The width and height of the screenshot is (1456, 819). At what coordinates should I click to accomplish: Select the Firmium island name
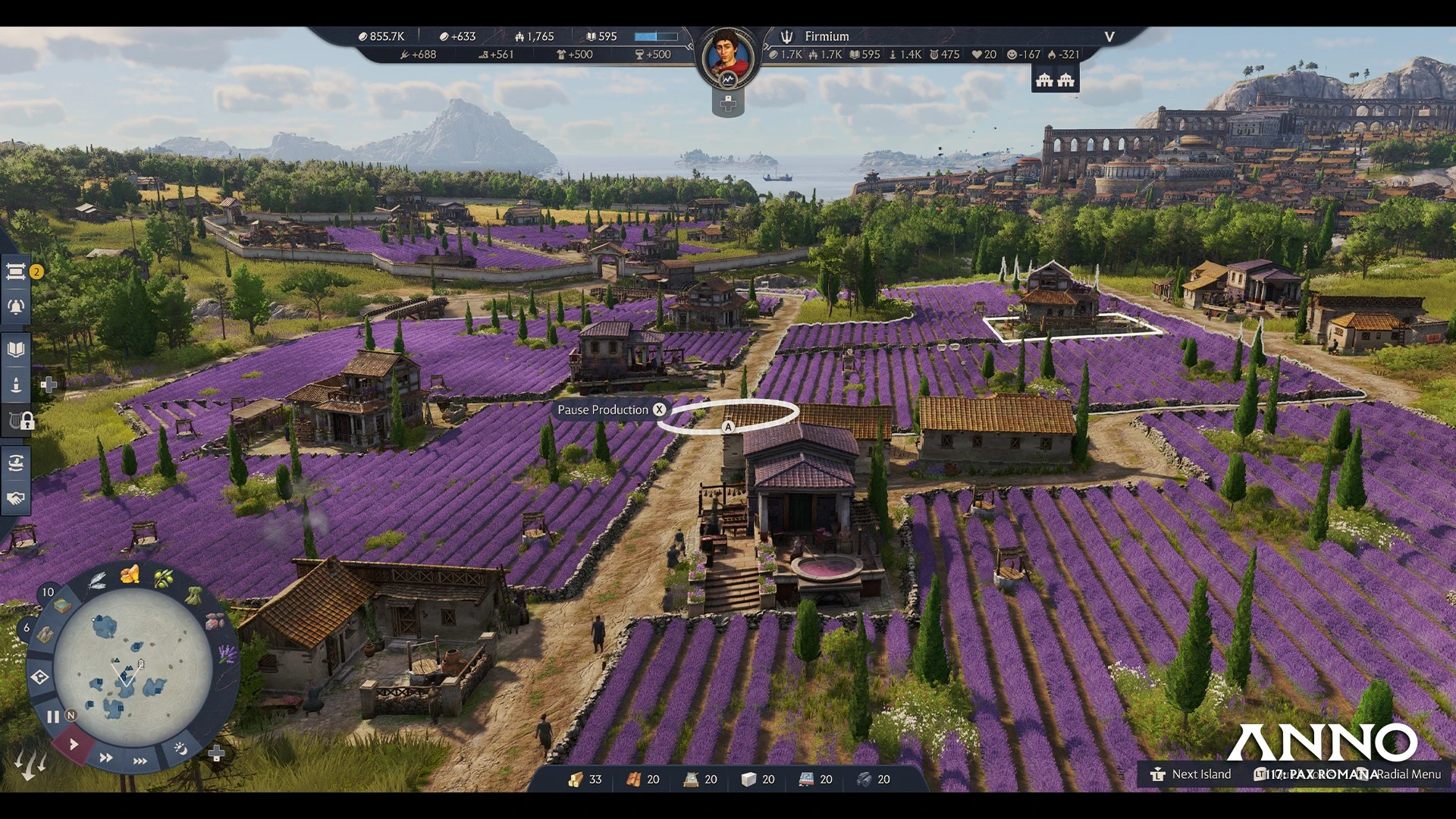pyautogui.click(x=827, y=36)
